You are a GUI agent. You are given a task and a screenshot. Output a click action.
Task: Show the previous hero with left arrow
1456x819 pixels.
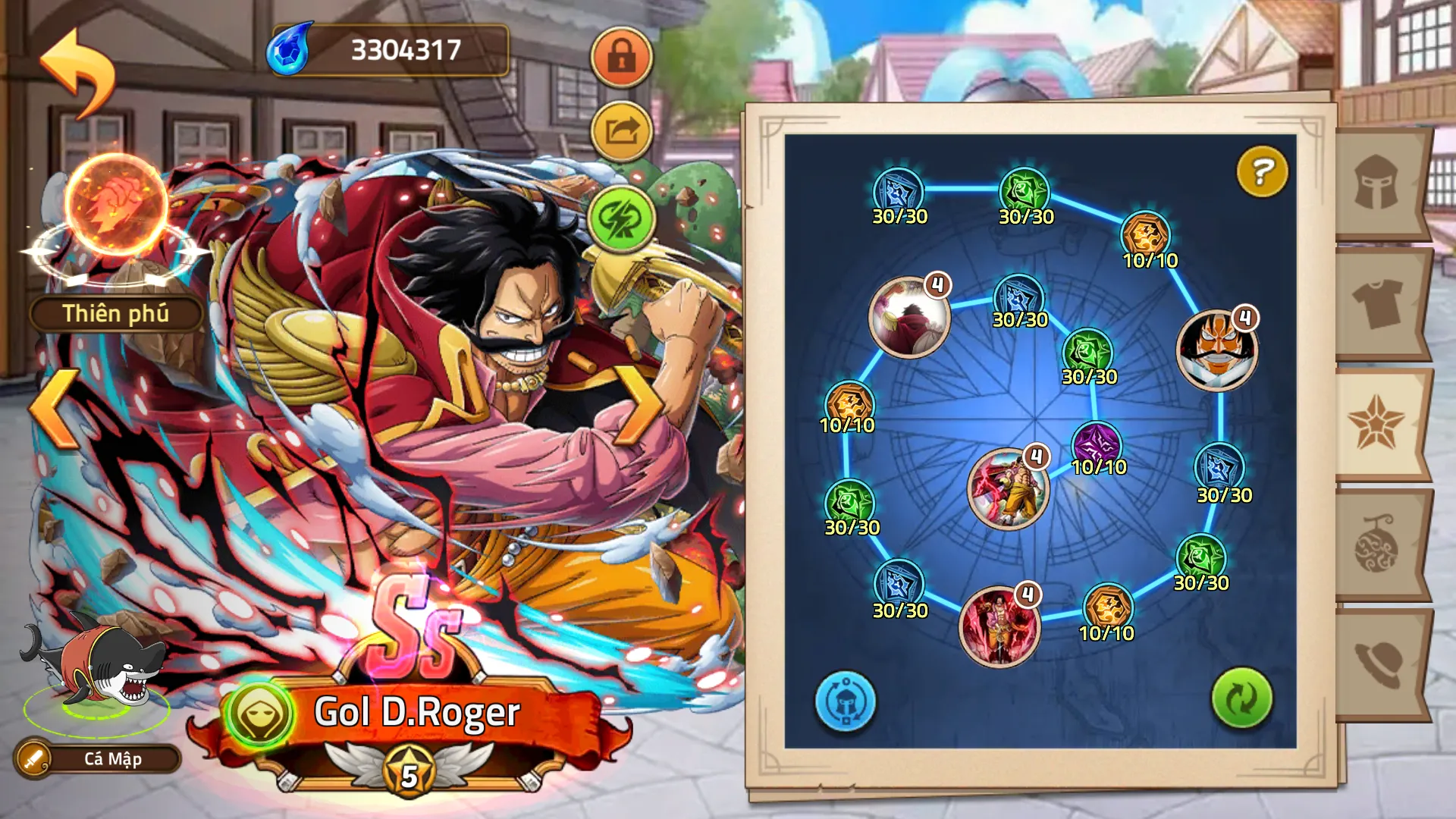[x=55, y=408]
